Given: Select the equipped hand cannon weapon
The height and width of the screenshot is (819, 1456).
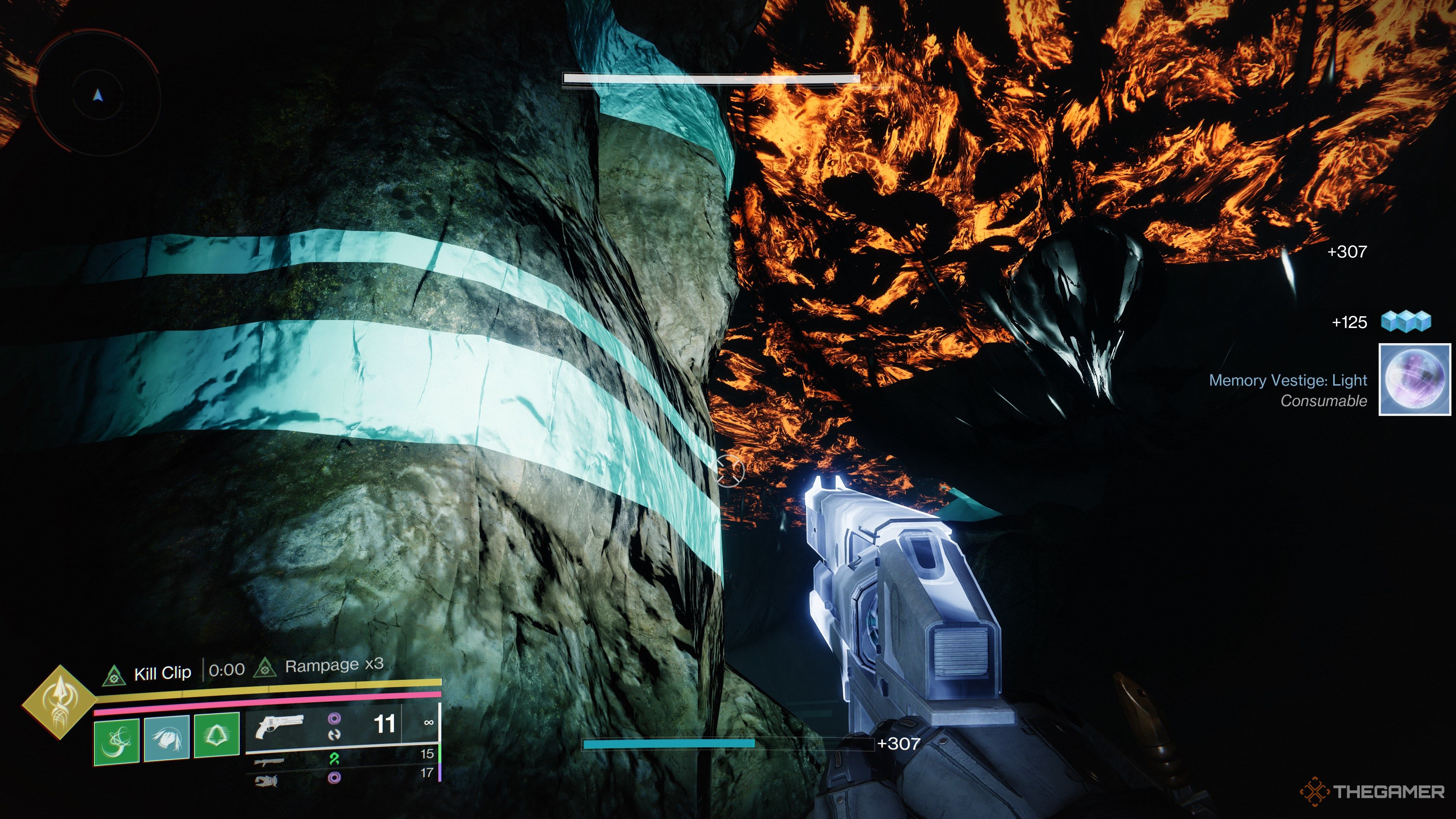Looking at the screenshot, I should pyautogui.click(x=279, y=726).
